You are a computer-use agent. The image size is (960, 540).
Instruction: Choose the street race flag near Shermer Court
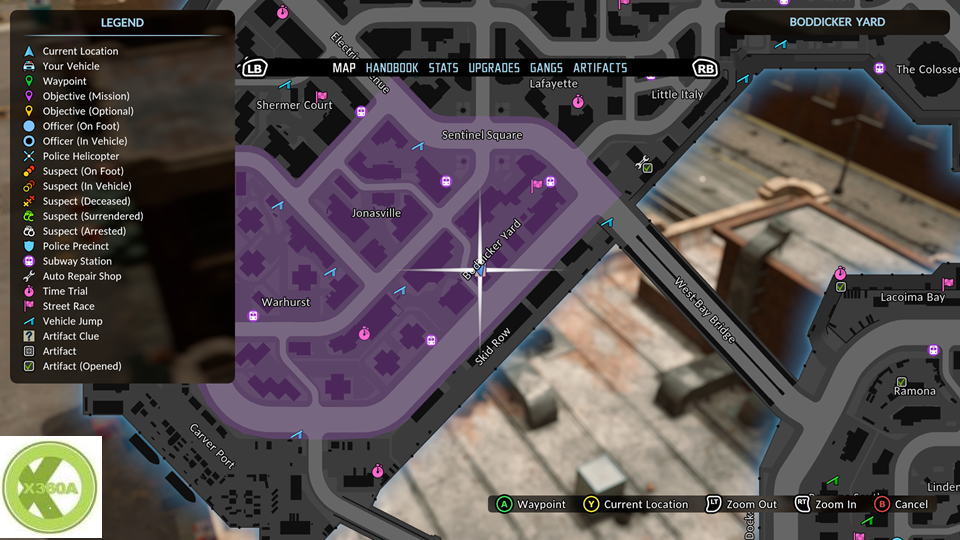(x=321, y=97)
